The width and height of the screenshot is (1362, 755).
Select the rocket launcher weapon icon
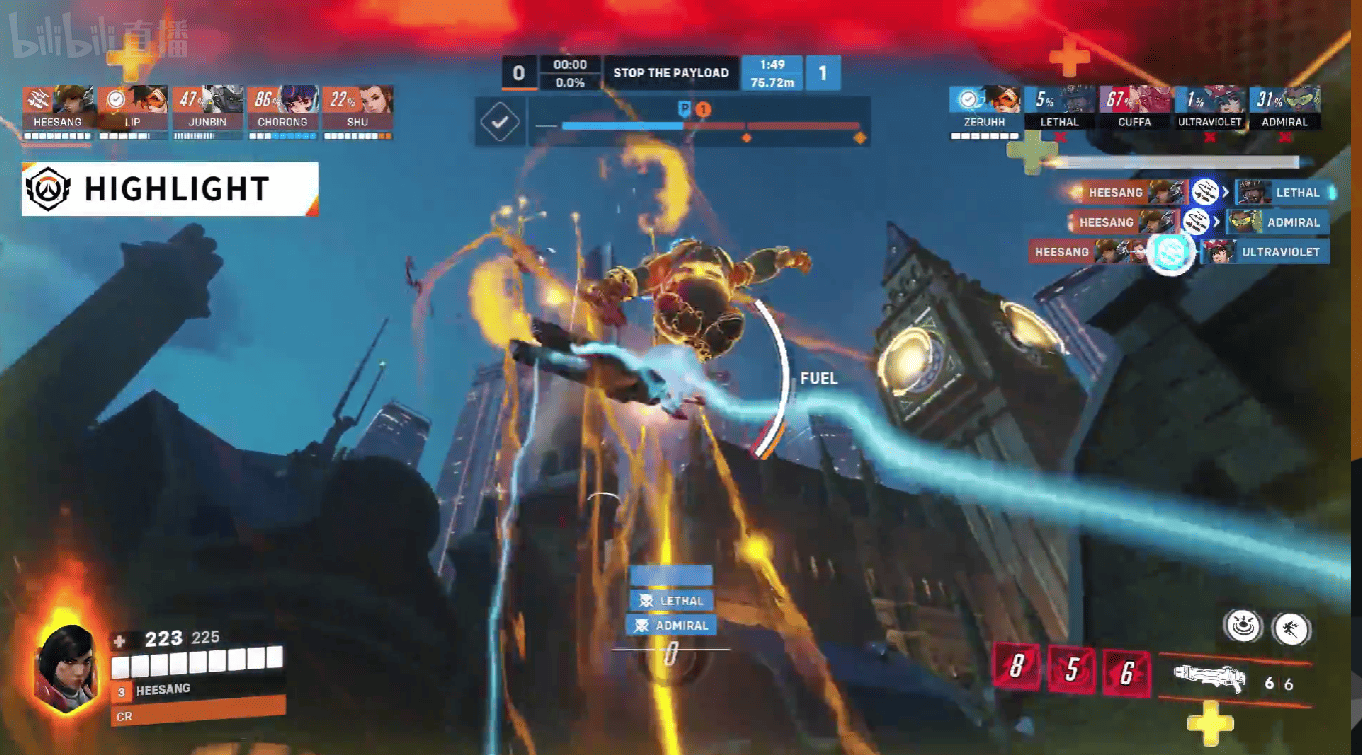click(x=1208, y=680)
